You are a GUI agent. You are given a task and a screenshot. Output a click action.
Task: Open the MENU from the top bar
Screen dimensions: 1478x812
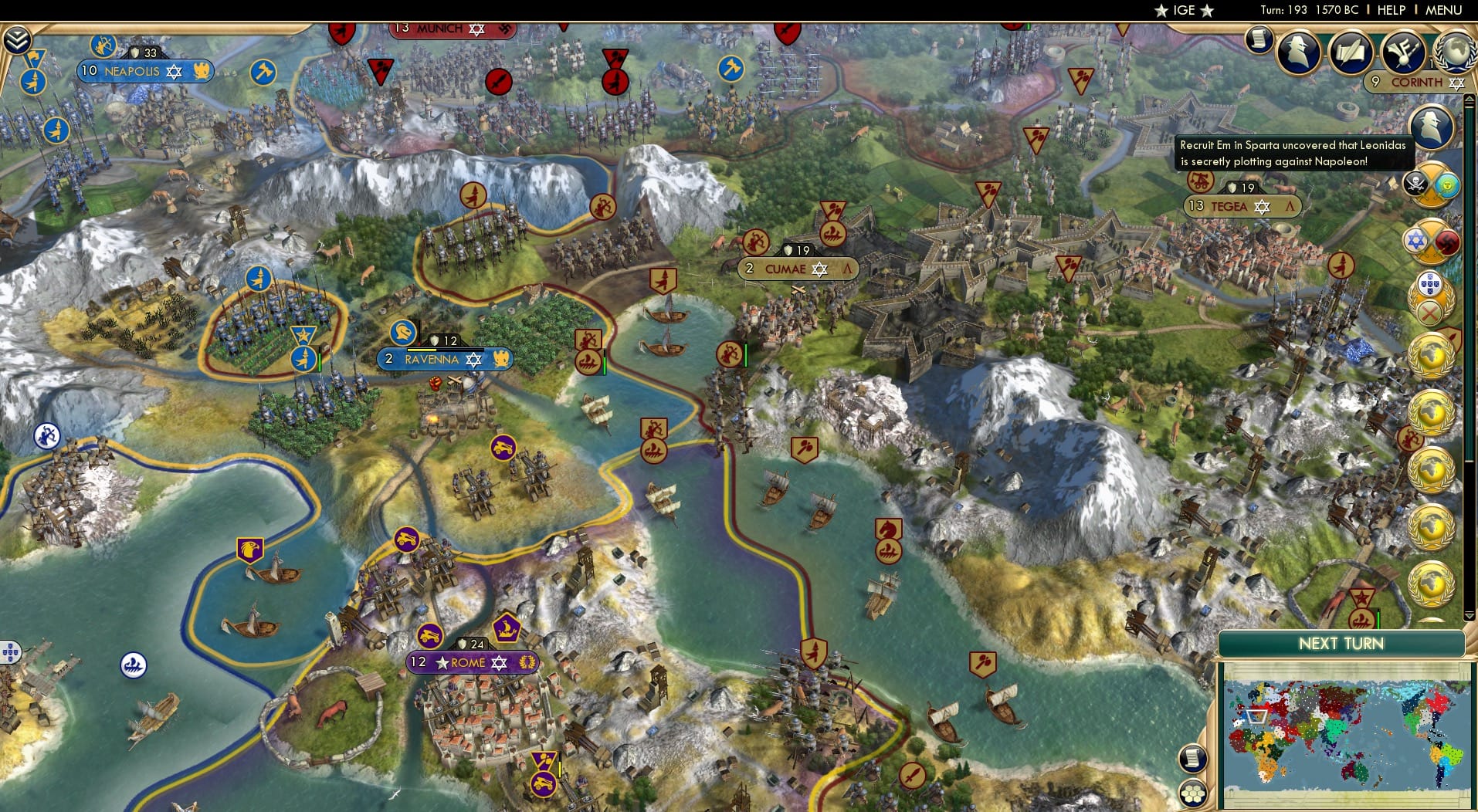pos(1442,10)
